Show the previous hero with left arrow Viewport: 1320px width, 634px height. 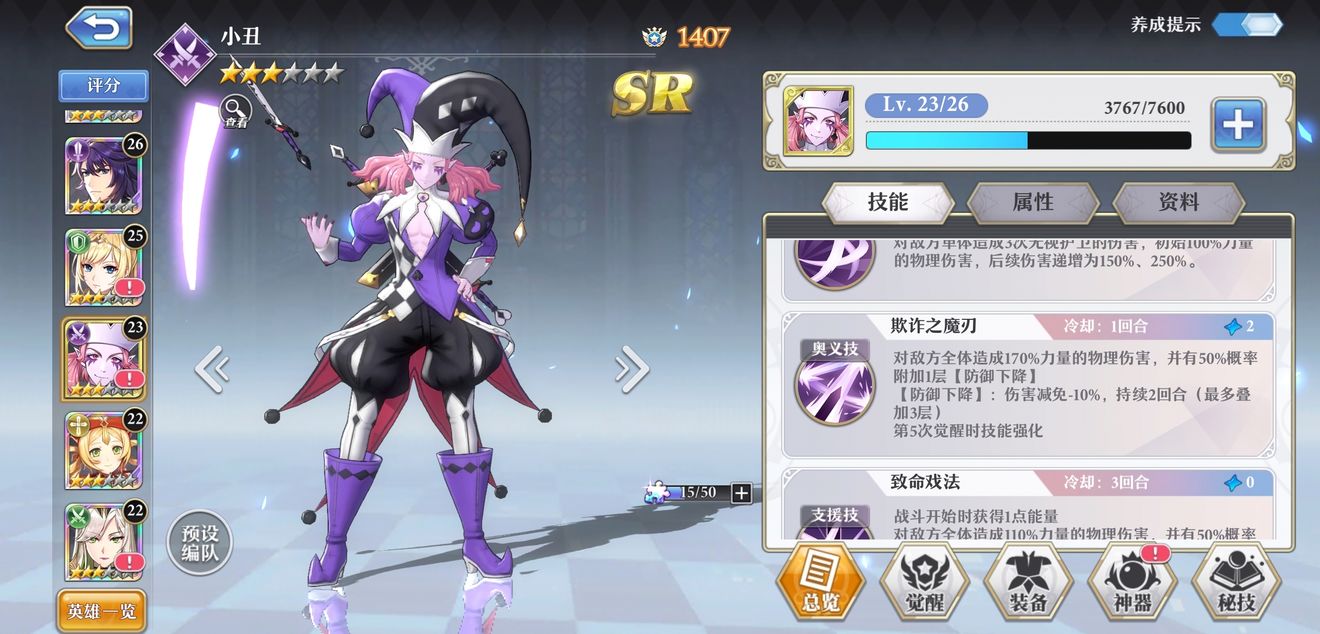(x=211, y=369)
